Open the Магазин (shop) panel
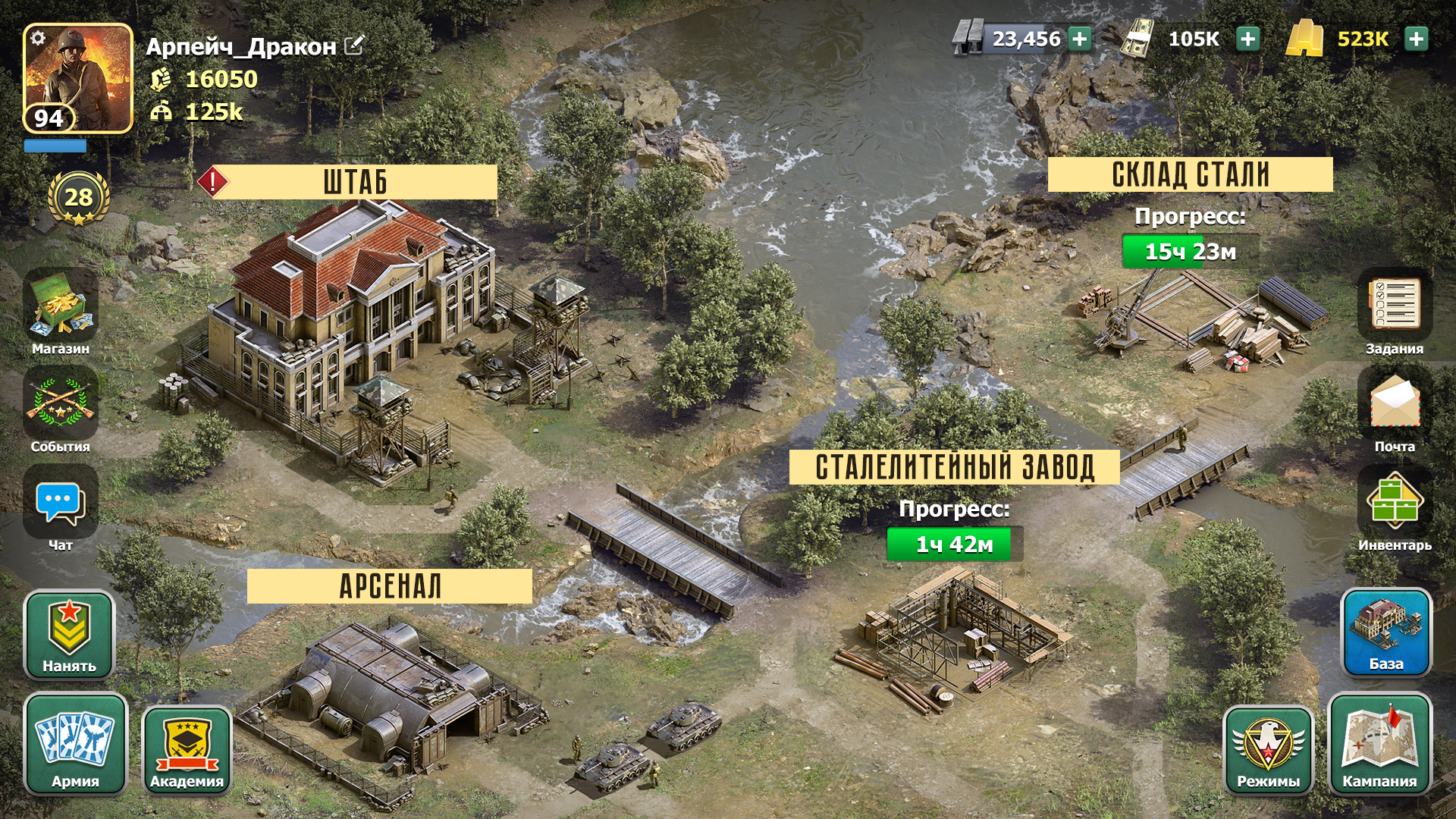This screenshot has width=1456, height=819. pyautogui.click(x=61, y=311)
